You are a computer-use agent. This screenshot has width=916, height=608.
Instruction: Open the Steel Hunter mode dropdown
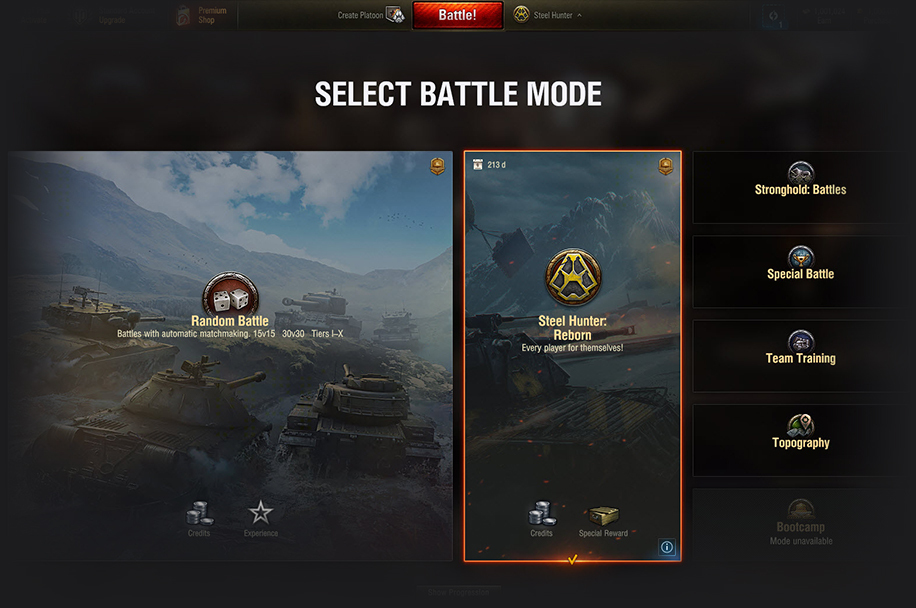tap(549, 15)
